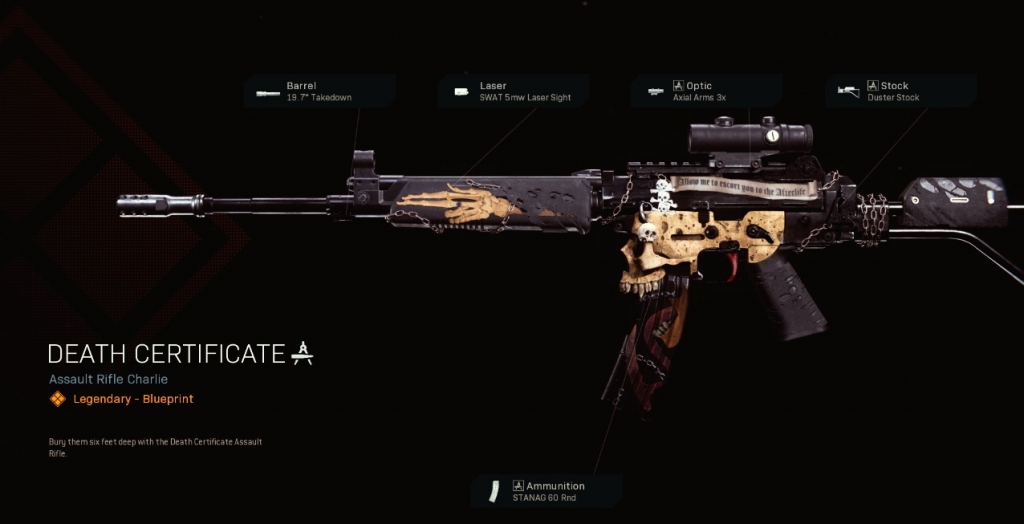Choose the Optic Axial Arms 3x slot

[705, 92]
